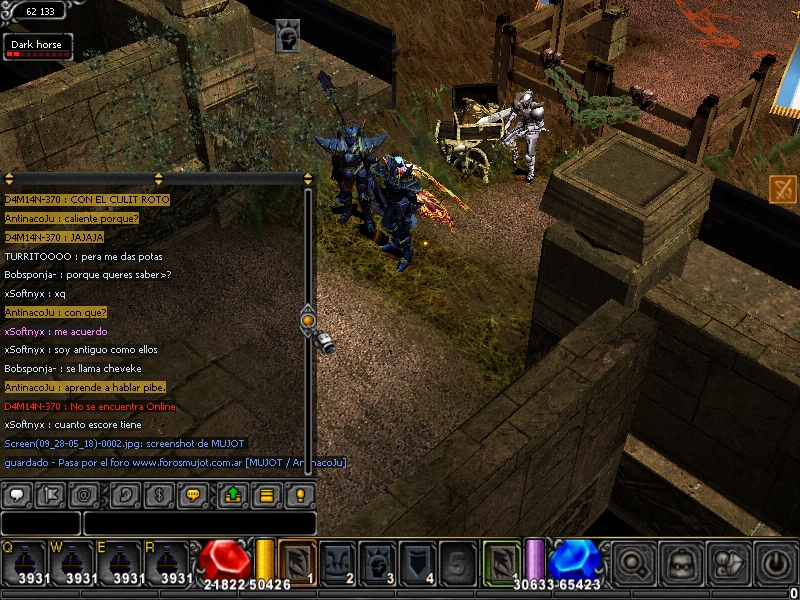Open the magnifying glass menu button

pyautogui.click(x=634, y=562)
